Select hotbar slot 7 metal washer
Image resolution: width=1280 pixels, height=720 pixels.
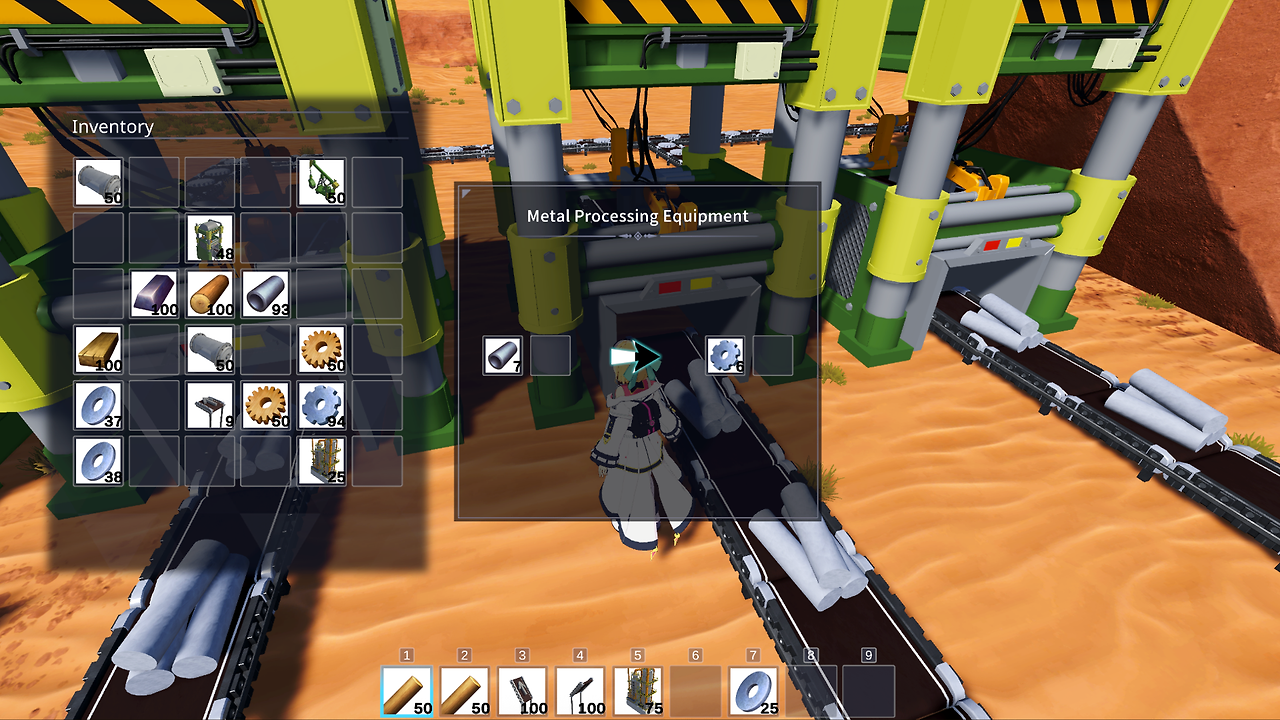click(x=755, y=690)
